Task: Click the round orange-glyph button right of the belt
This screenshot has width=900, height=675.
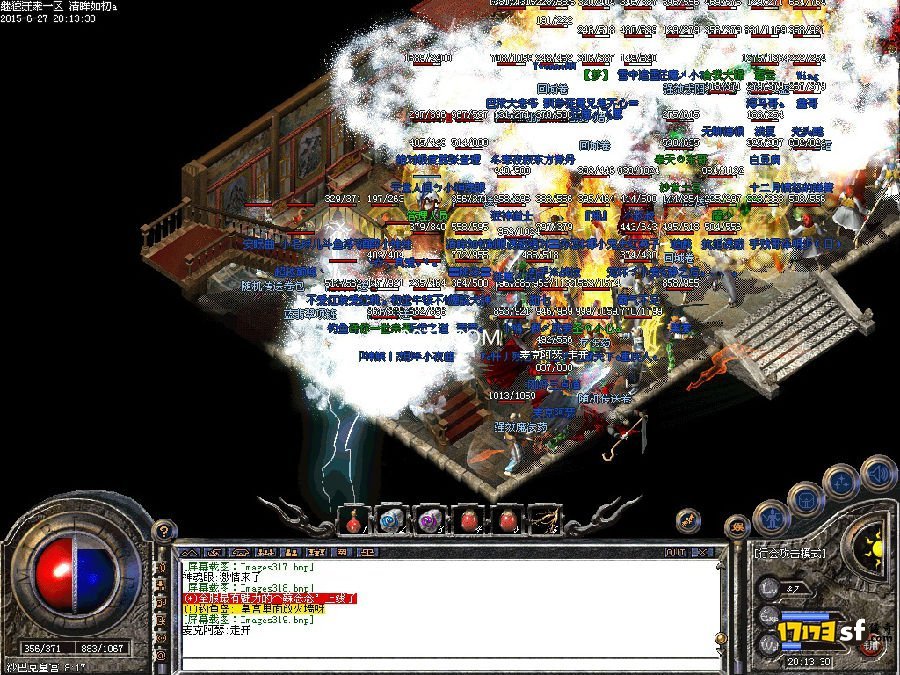Action: (x=688, y=520)
